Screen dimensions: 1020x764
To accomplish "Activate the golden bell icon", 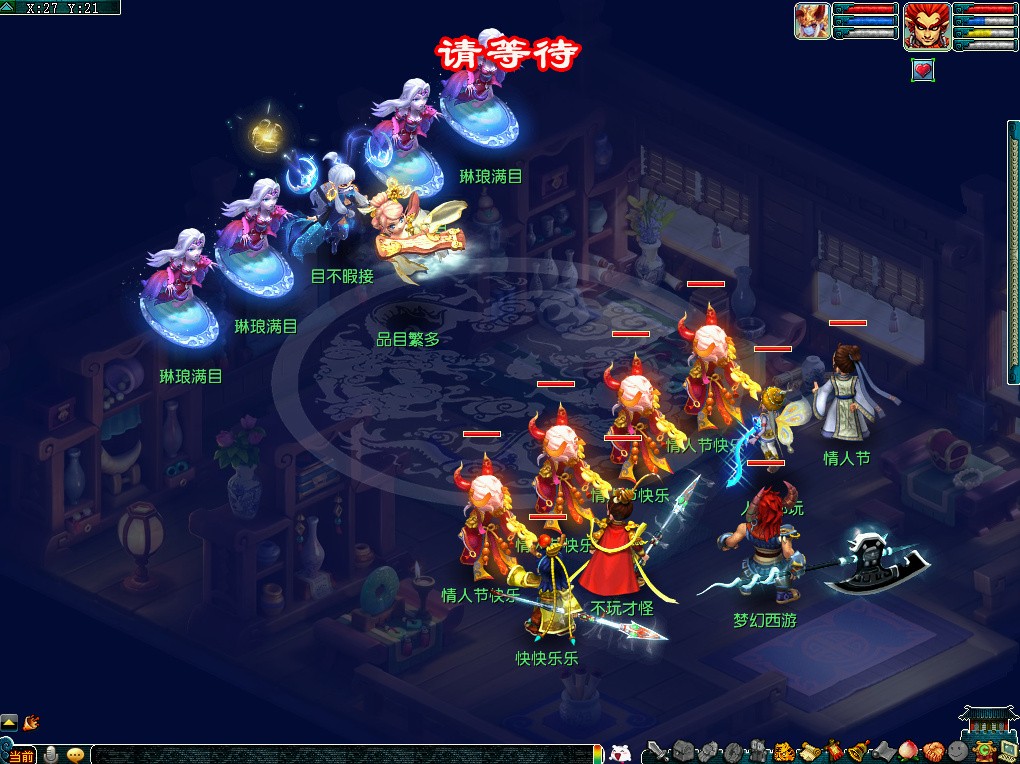I will click(858, 751).
